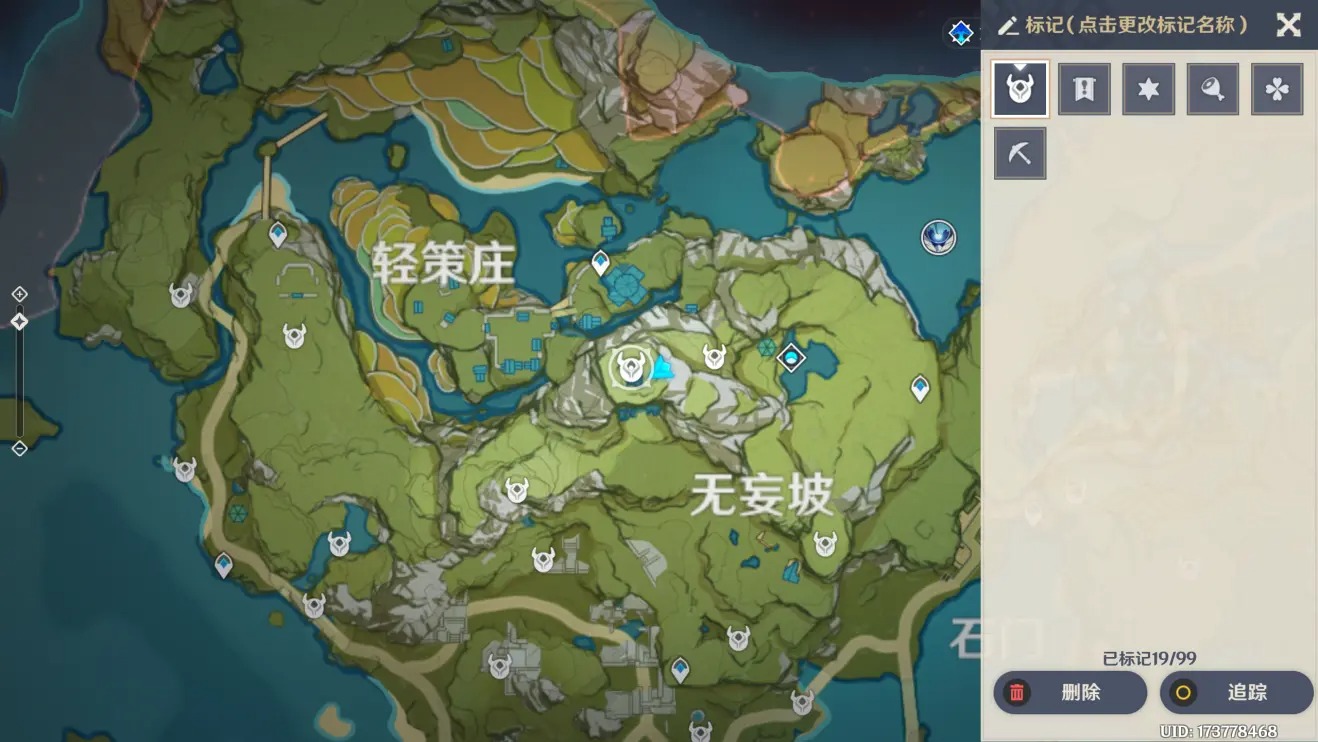Choose the star marker icon
Screen dimensions: 1318x742
tap(1148, 88)
